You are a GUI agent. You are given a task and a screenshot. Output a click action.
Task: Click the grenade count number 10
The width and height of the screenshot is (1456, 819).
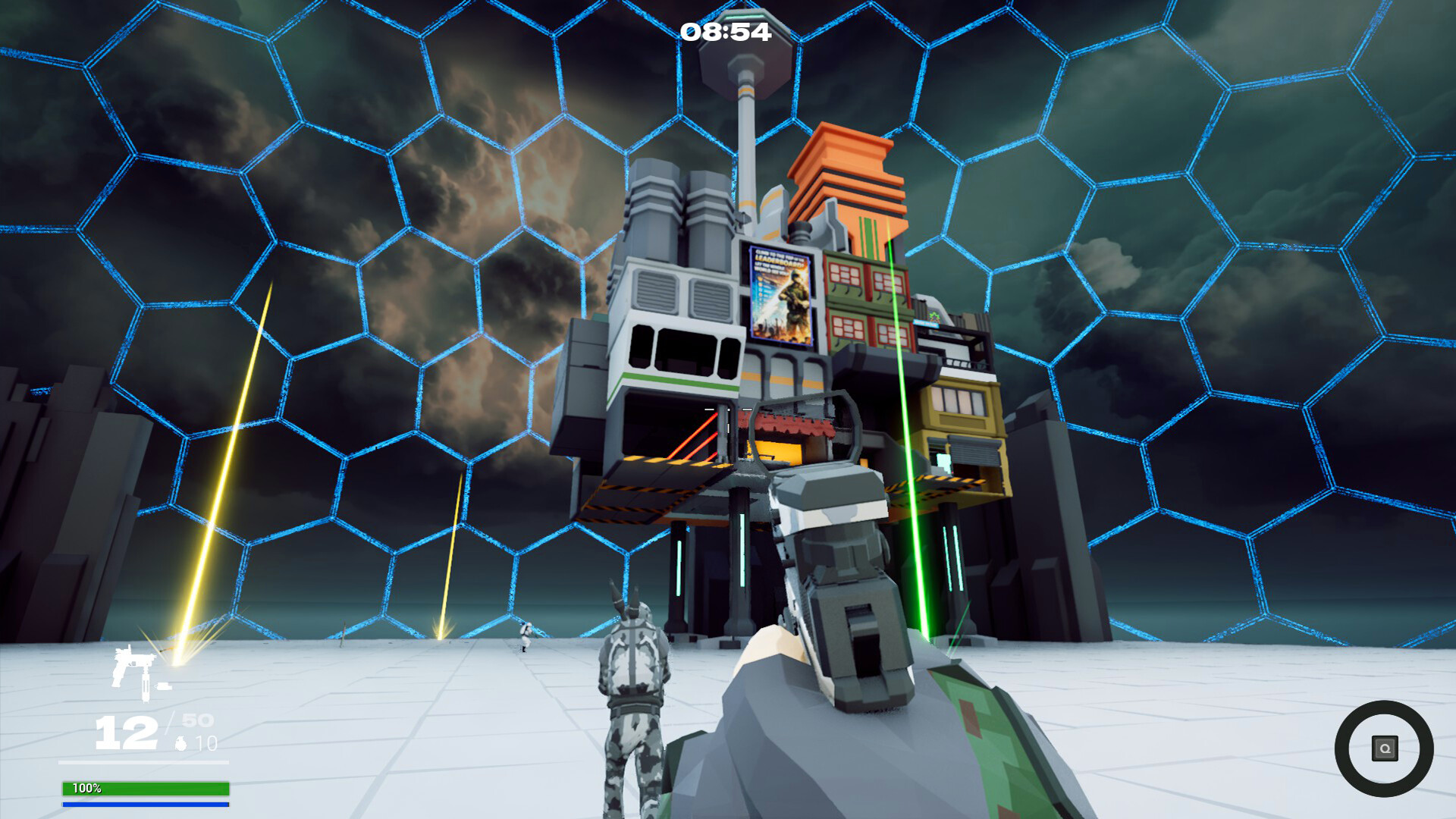(207, 743)
